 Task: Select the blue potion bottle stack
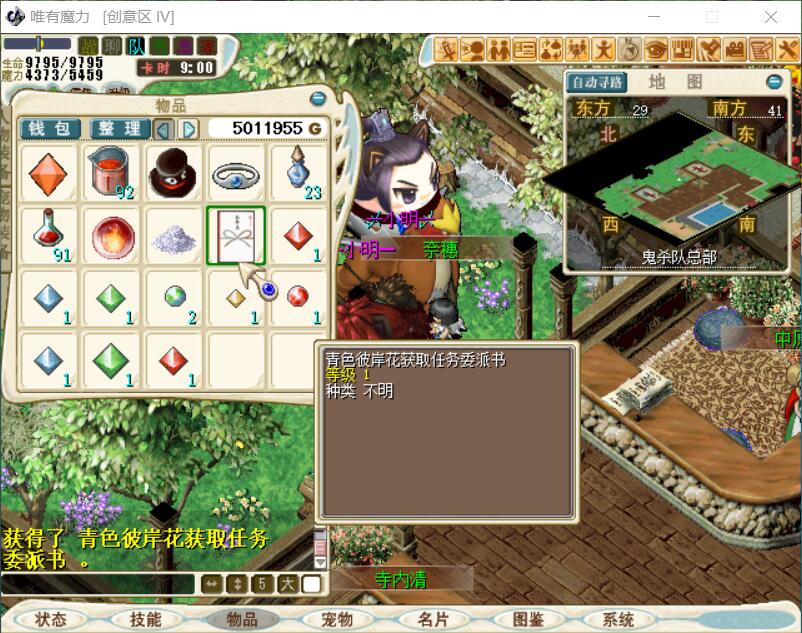point(299,174)
